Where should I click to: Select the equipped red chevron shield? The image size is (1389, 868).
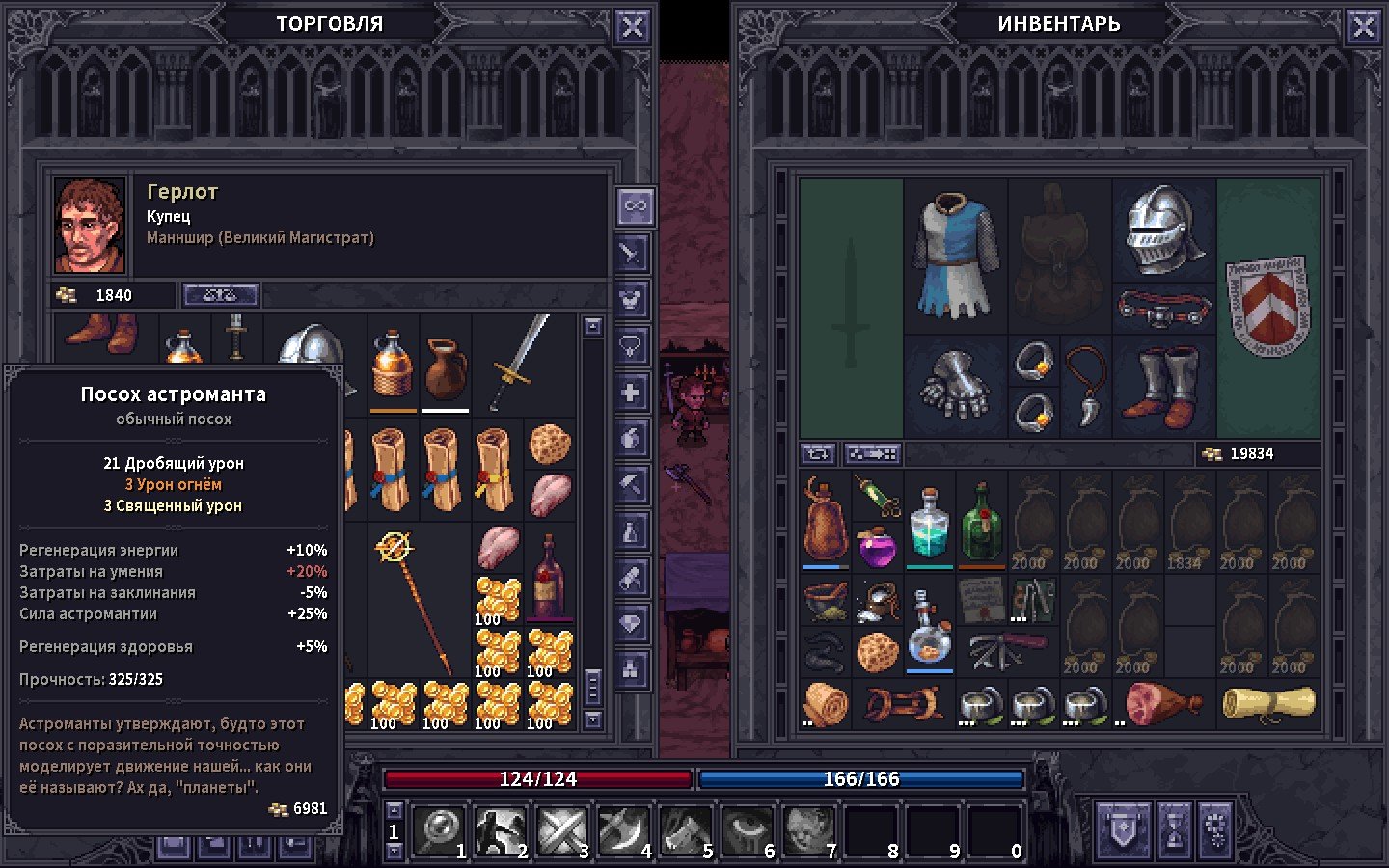(x=1266, y=305)
